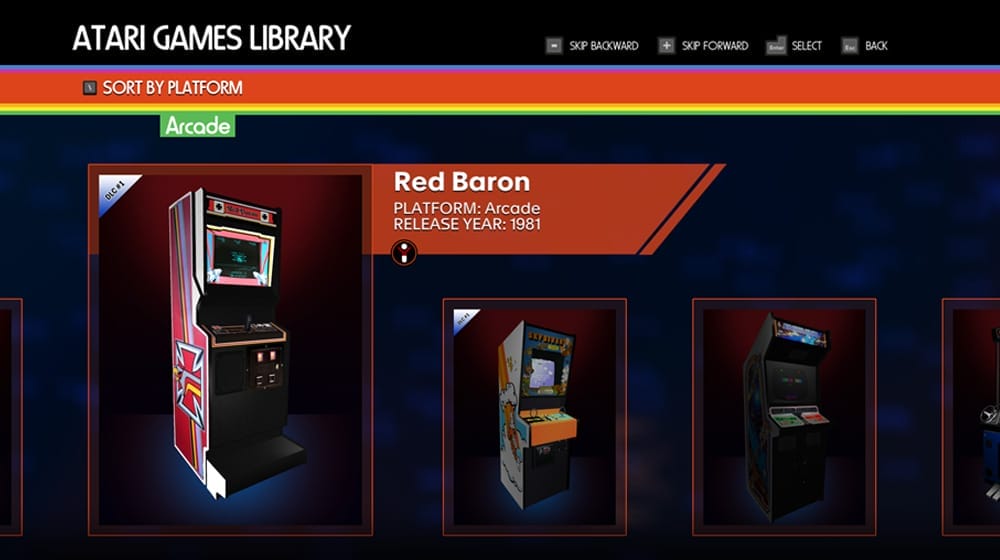Viewport: 1000px width, 560px height.
Task: Pick the dark cabinet with green and red panels
Action: pos(784,416)
